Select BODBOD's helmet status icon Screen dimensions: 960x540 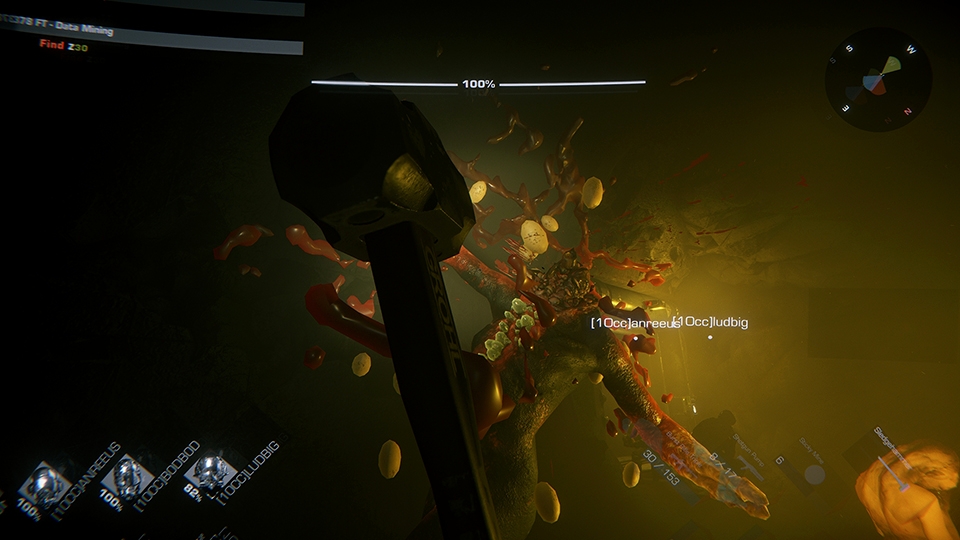point(127,477)
